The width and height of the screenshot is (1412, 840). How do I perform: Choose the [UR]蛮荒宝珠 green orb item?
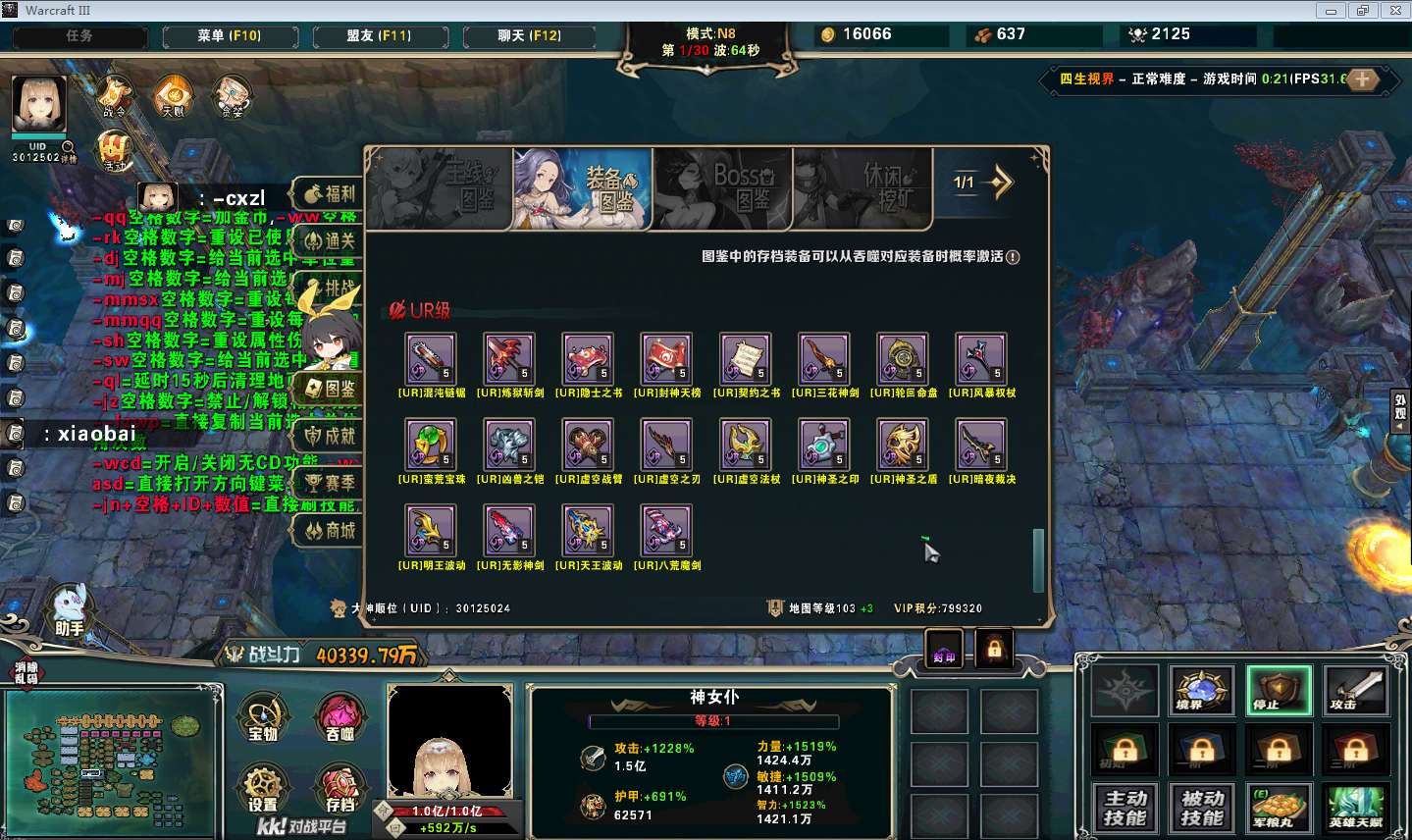tap(431, 445)
